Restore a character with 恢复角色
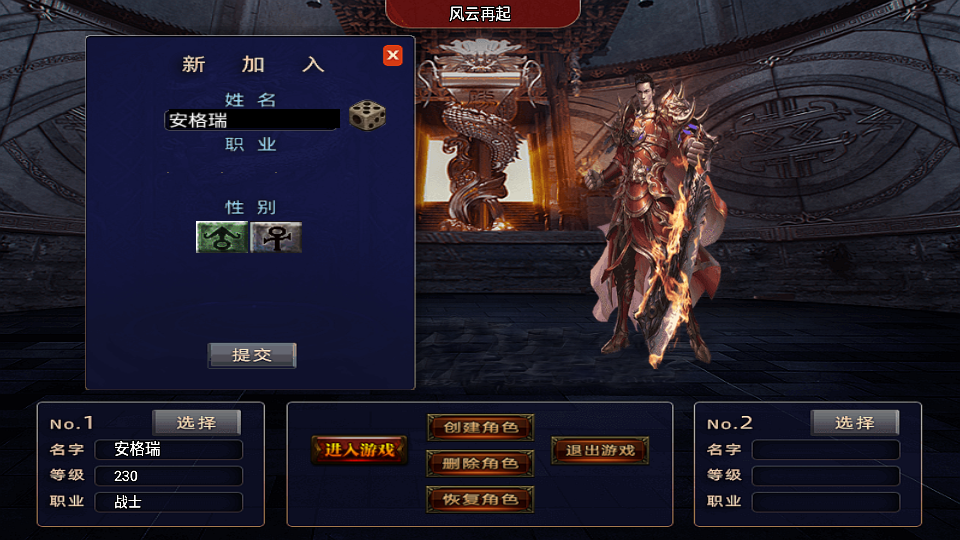Viewport: 960px width, 540px height. pyautogui.click(x=481, y=499)
